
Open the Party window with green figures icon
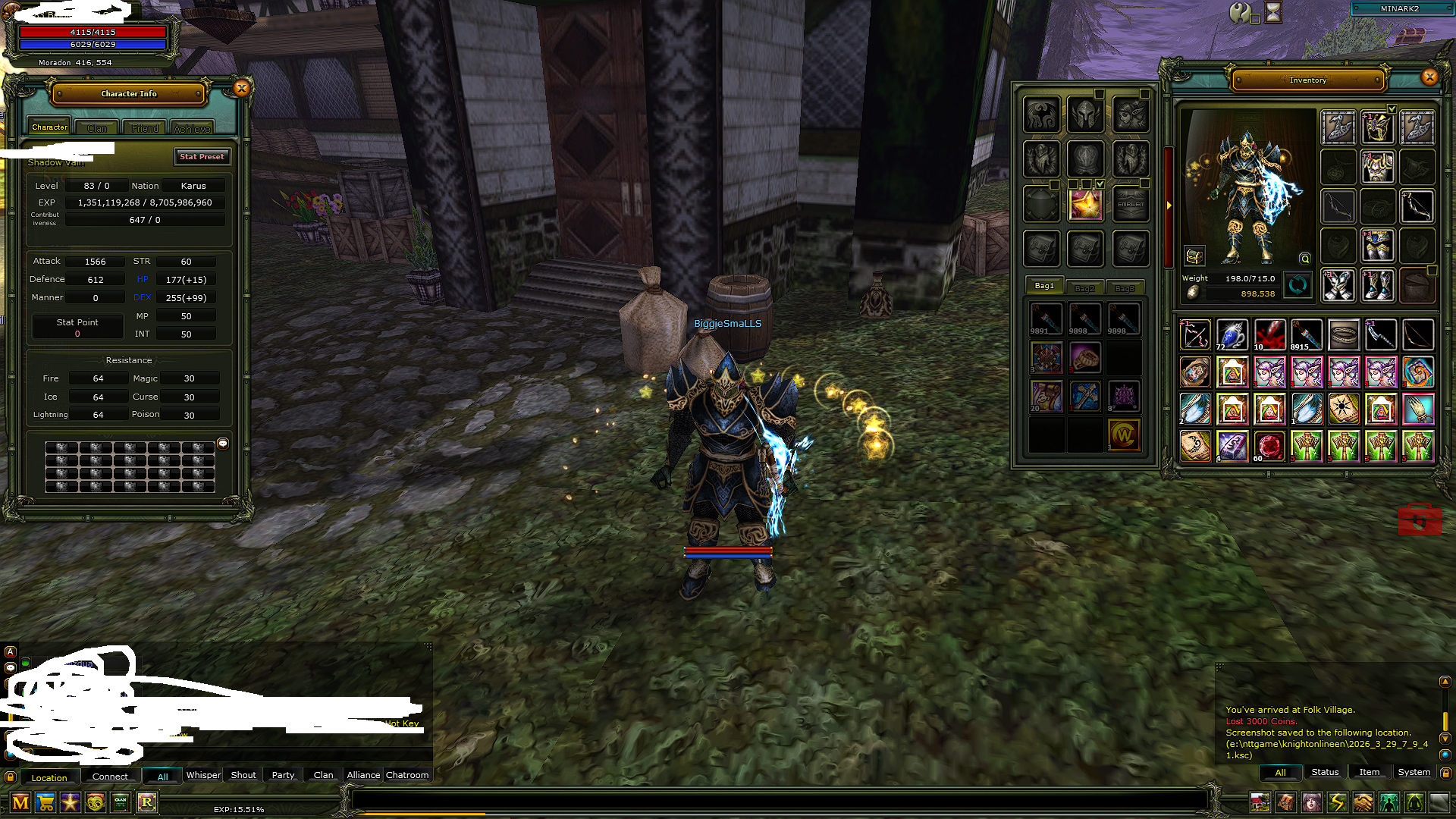[x=1389, y=804]
